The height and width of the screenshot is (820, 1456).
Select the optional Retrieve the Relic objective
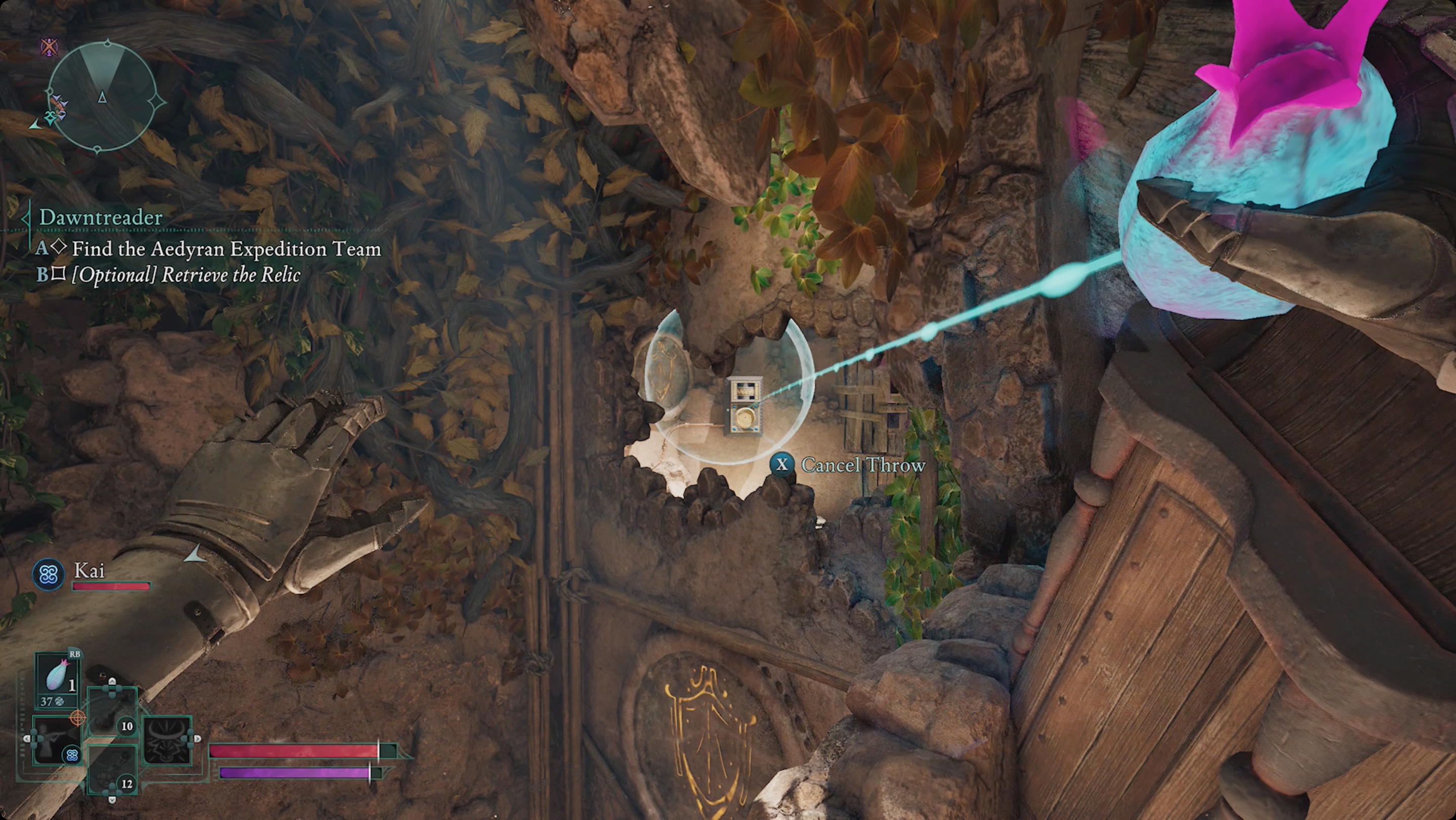pyautogui.click(x=186, y=275)
